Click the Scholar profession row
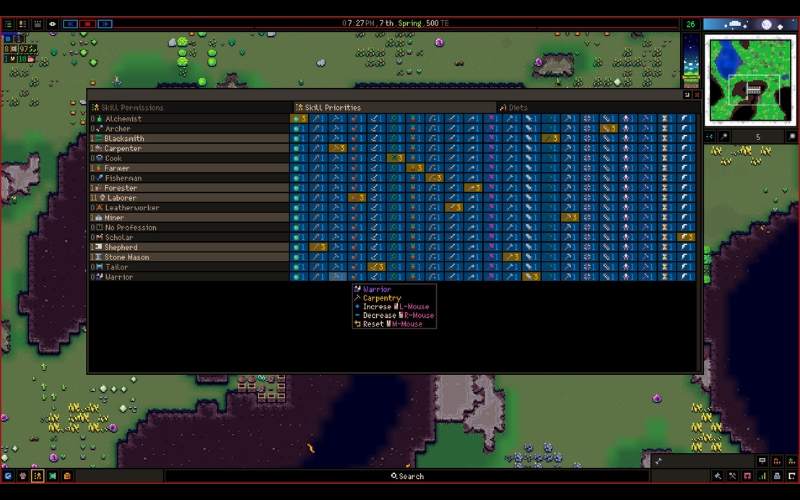800x500 pixels. (x=121, y=237)
